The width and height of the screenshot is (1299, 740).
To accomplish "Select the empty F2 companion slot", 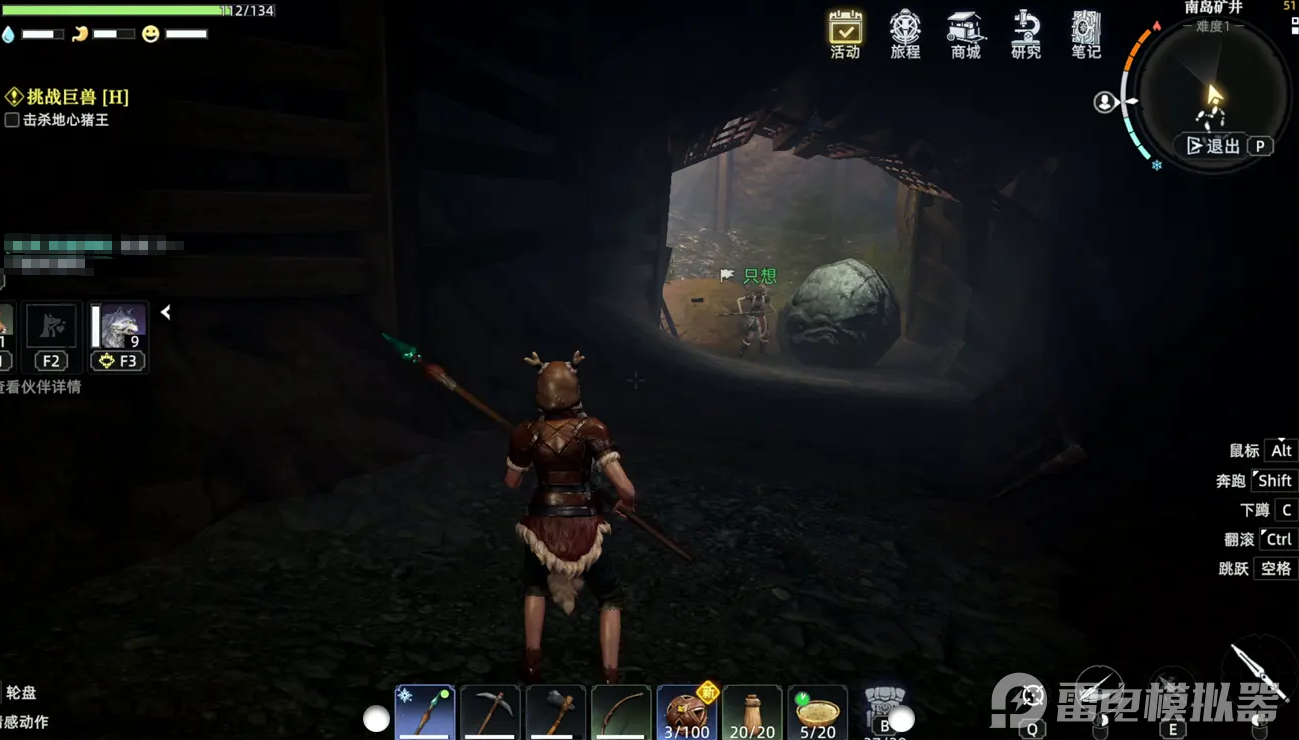I will tap(50, 327).
